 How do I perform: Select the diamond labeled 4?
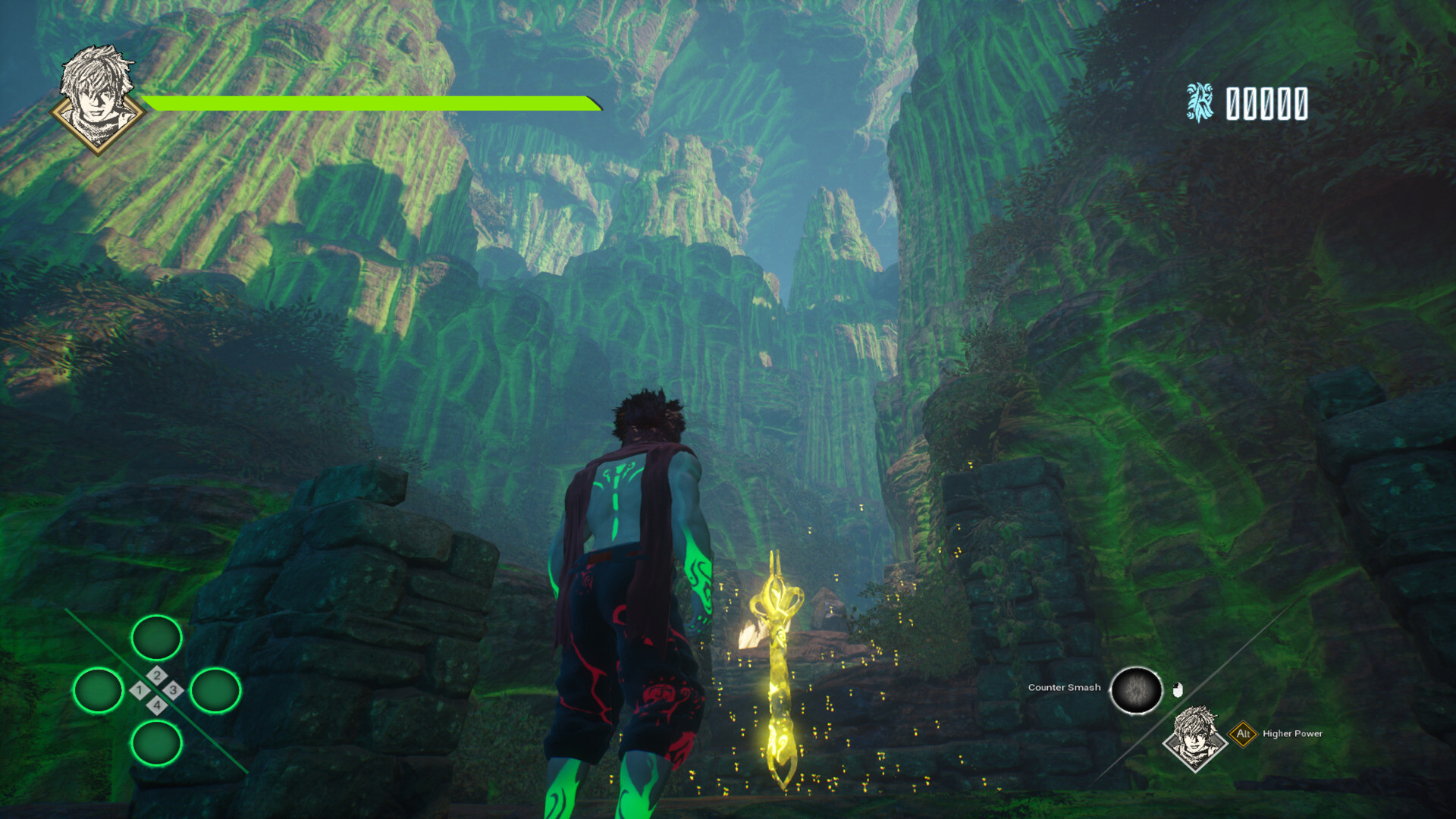point(157,704)
